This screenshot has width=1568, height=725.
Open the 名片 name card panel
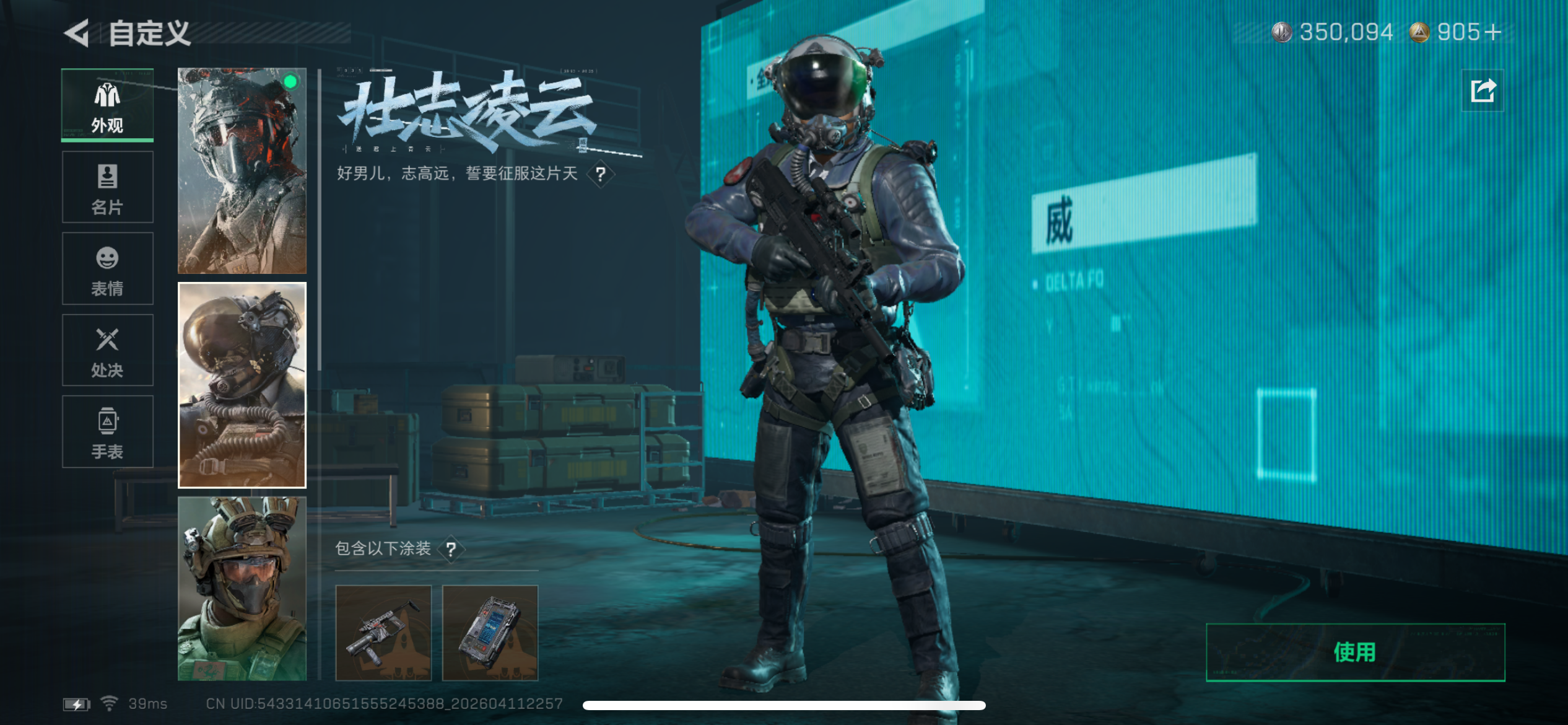(x=108, y=187)
